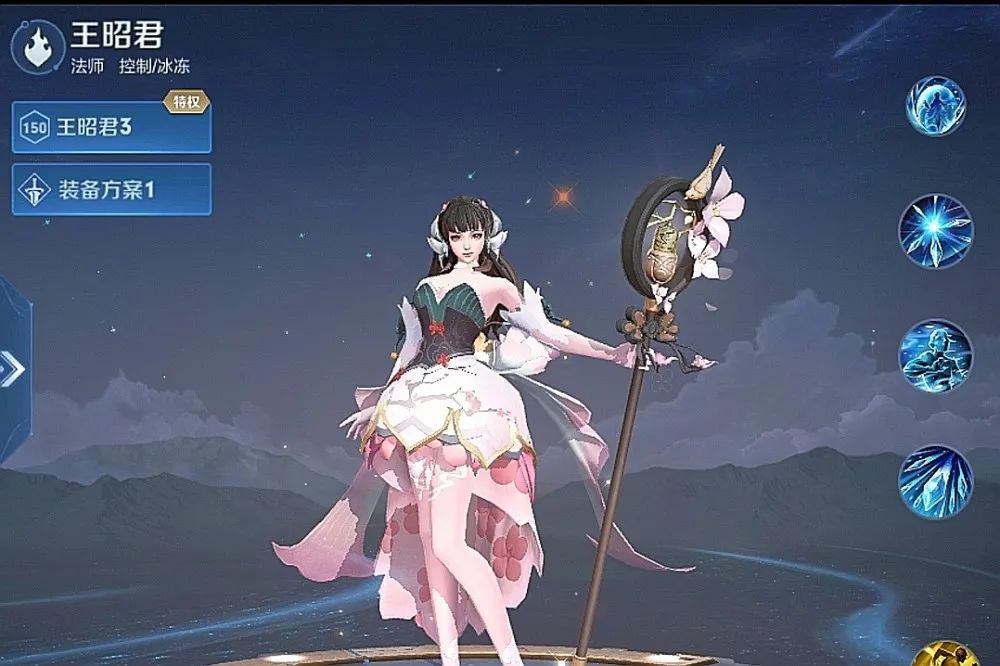The height and width of the screenshot is (666, 1000).
Task: Open the 王昭君3 rune page button
Action: [111, 127]
